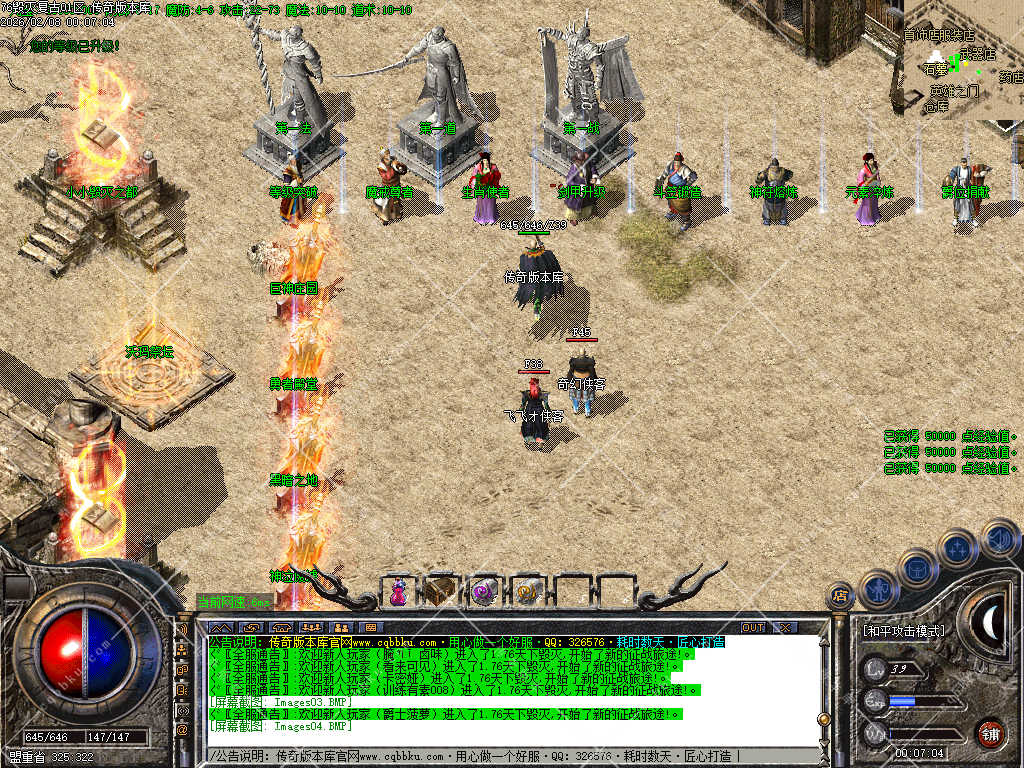Screen dimensions: 1024x768
Task: Toggle the private whisper @ chat filter
Action: coord(182,732)
